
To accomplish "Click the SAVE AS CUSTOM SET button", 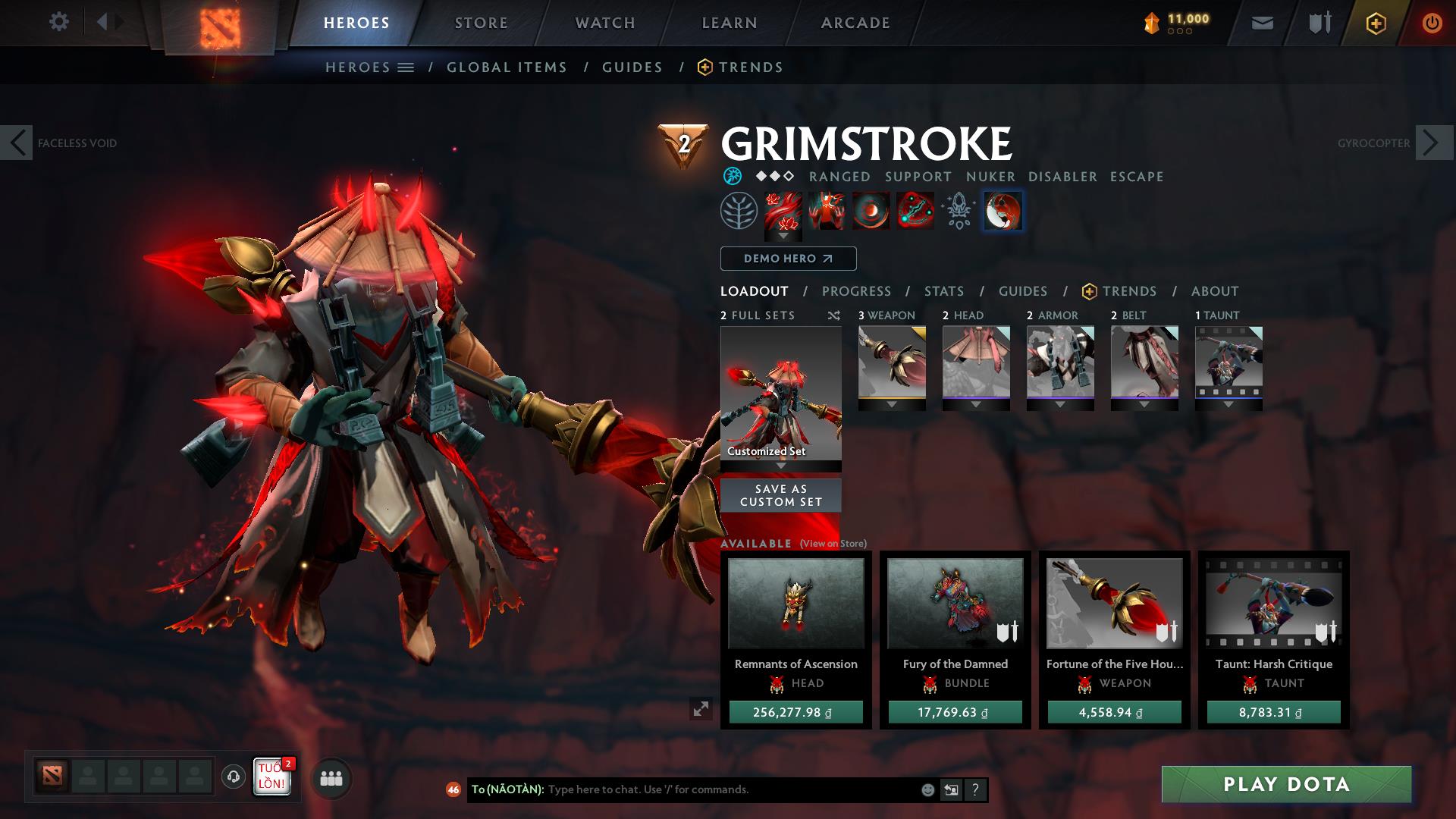I will tap(780, 494).
